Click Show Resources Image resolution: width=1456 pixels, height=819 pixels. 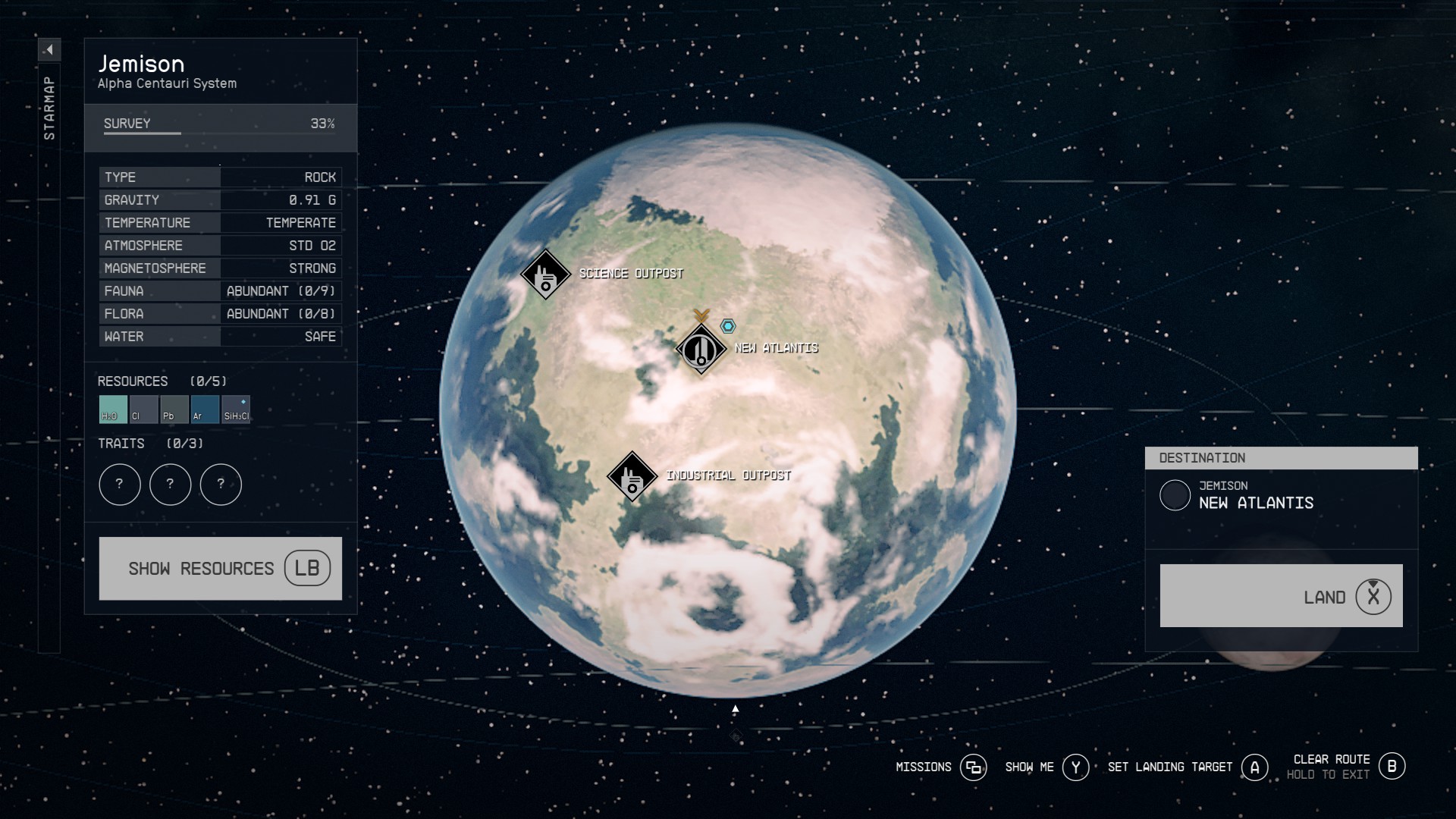pos(220,568)
